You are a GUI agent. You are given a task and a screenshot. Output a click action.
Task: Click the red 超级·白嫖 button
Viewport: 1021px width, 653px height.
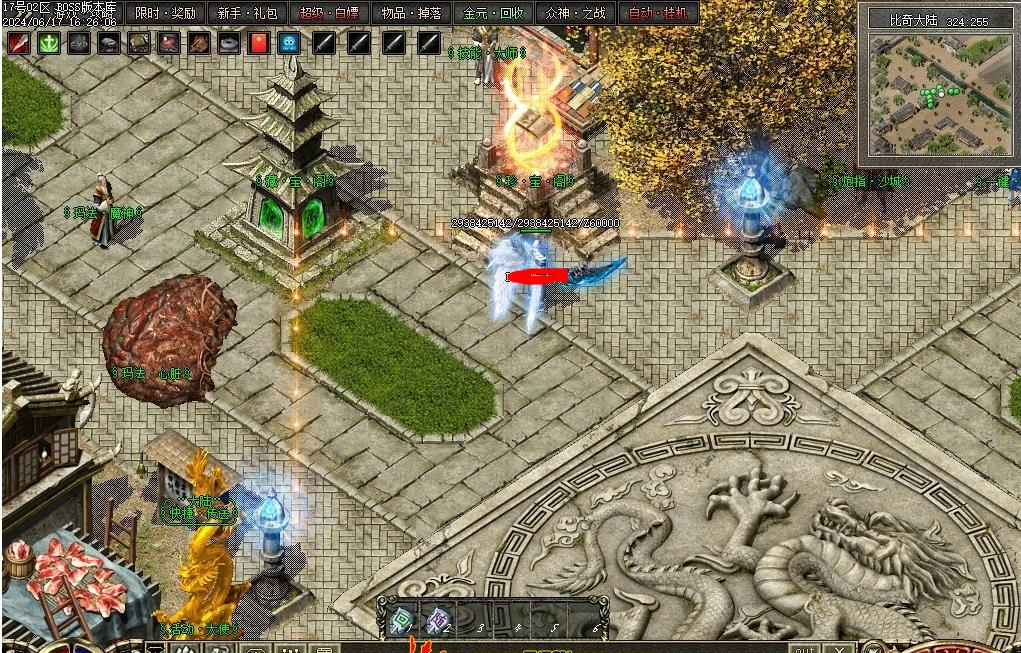[x=329, y=14]
